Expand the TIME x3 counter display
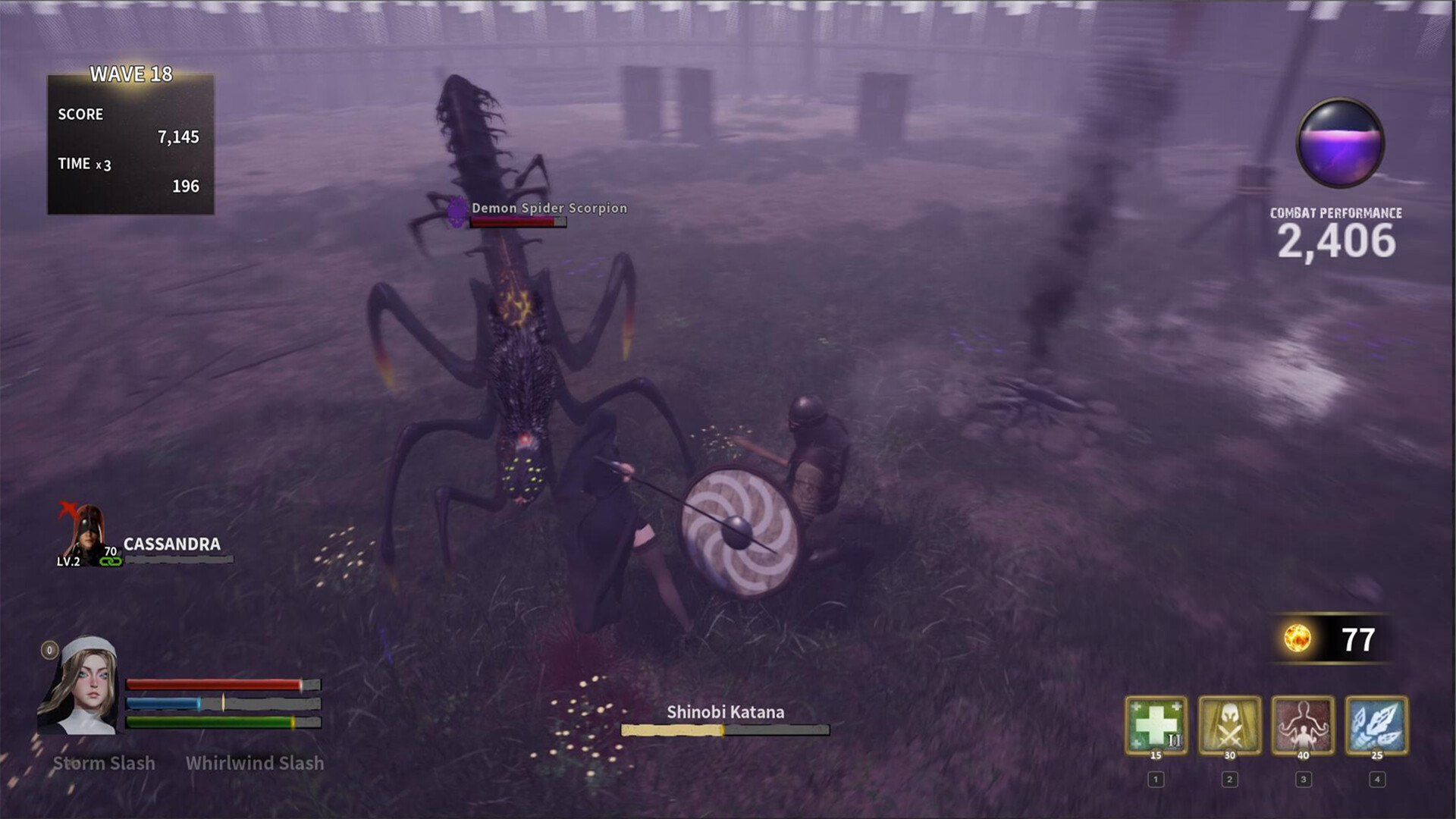 (83, 164)
